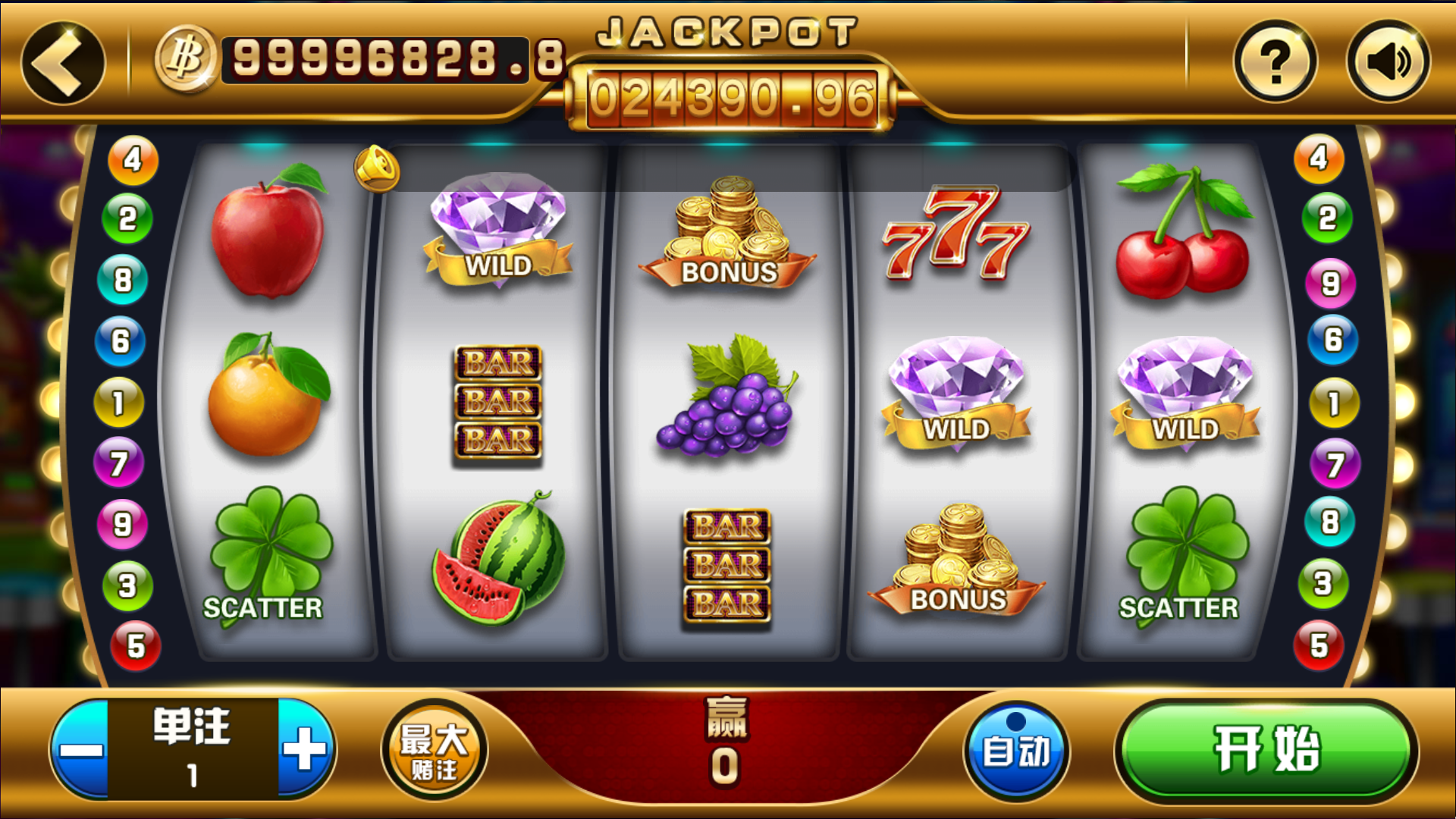
Task: Enable auto spin (自动)
Action: pyautogui.click(x=1016, y=749)
